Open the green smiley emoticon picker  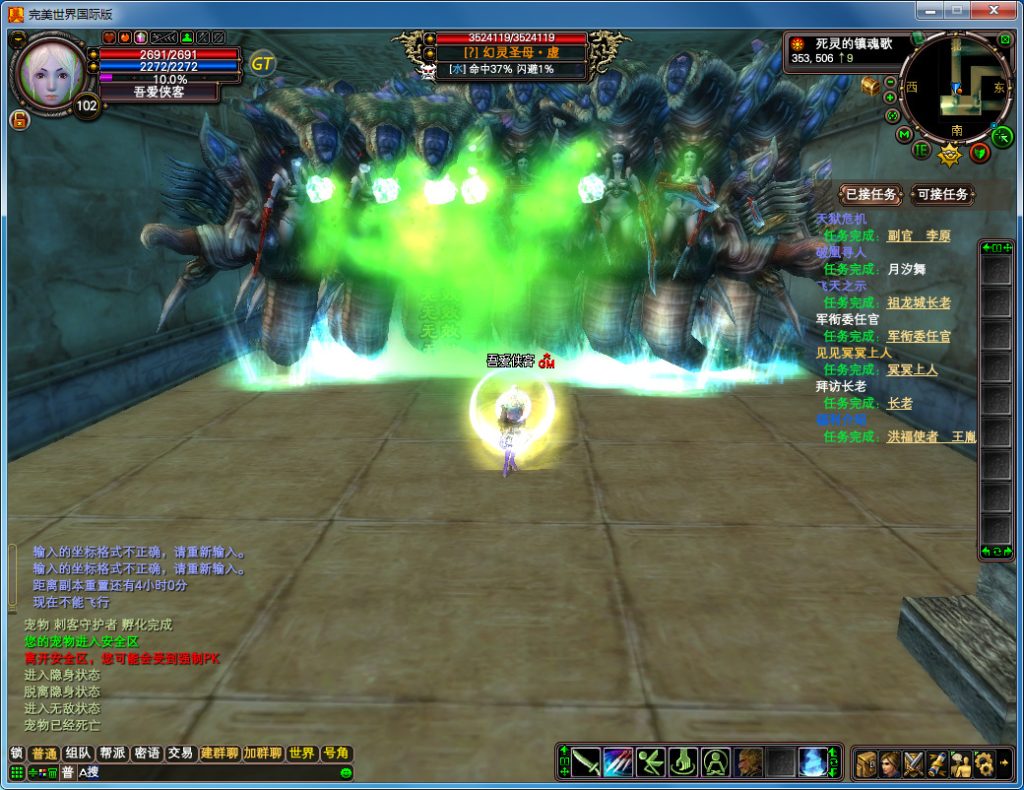pos(346,772)
